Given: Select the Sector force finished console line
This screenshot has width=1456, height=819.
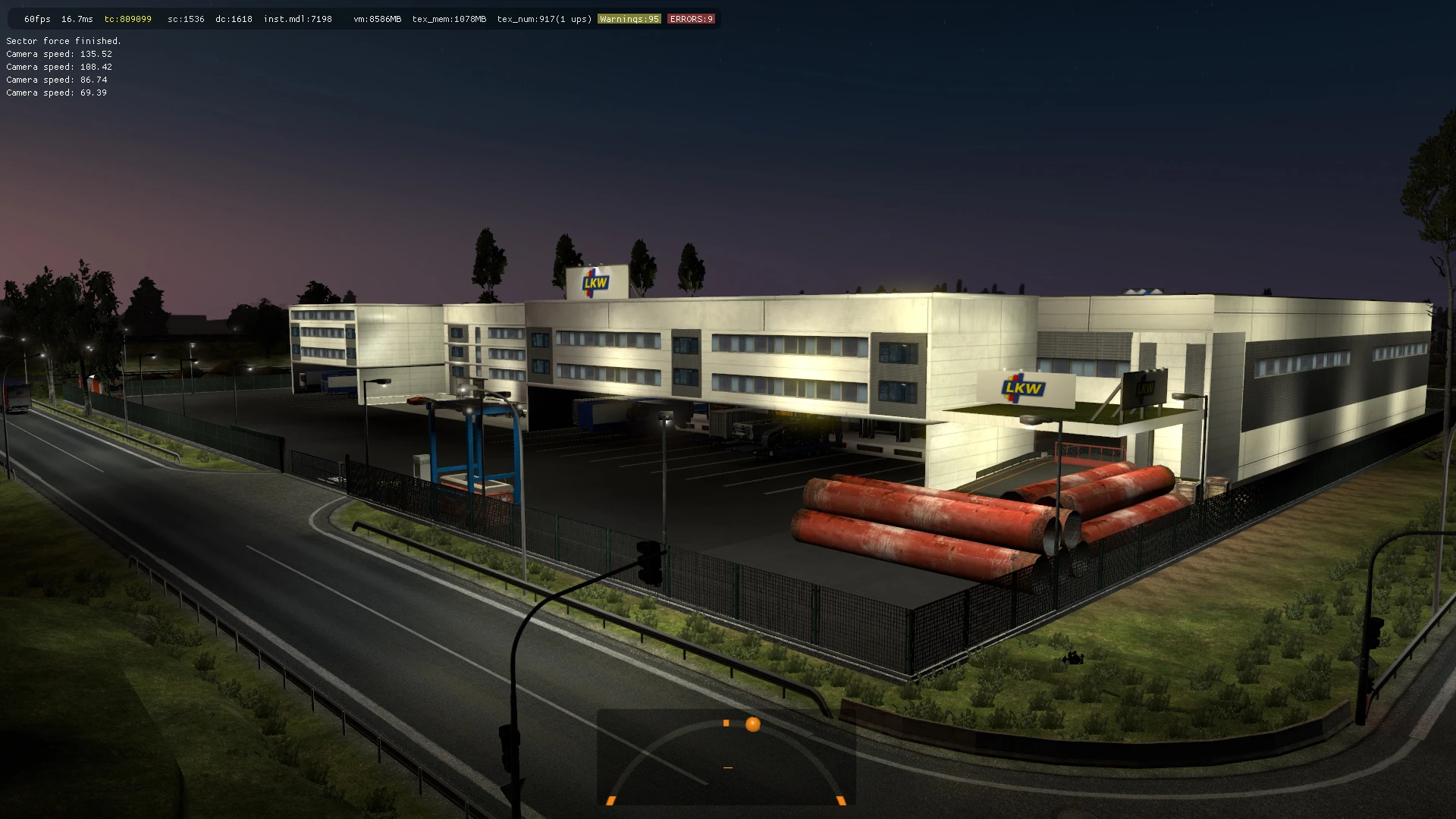Looking at the screenshot, I should point(63,41).
